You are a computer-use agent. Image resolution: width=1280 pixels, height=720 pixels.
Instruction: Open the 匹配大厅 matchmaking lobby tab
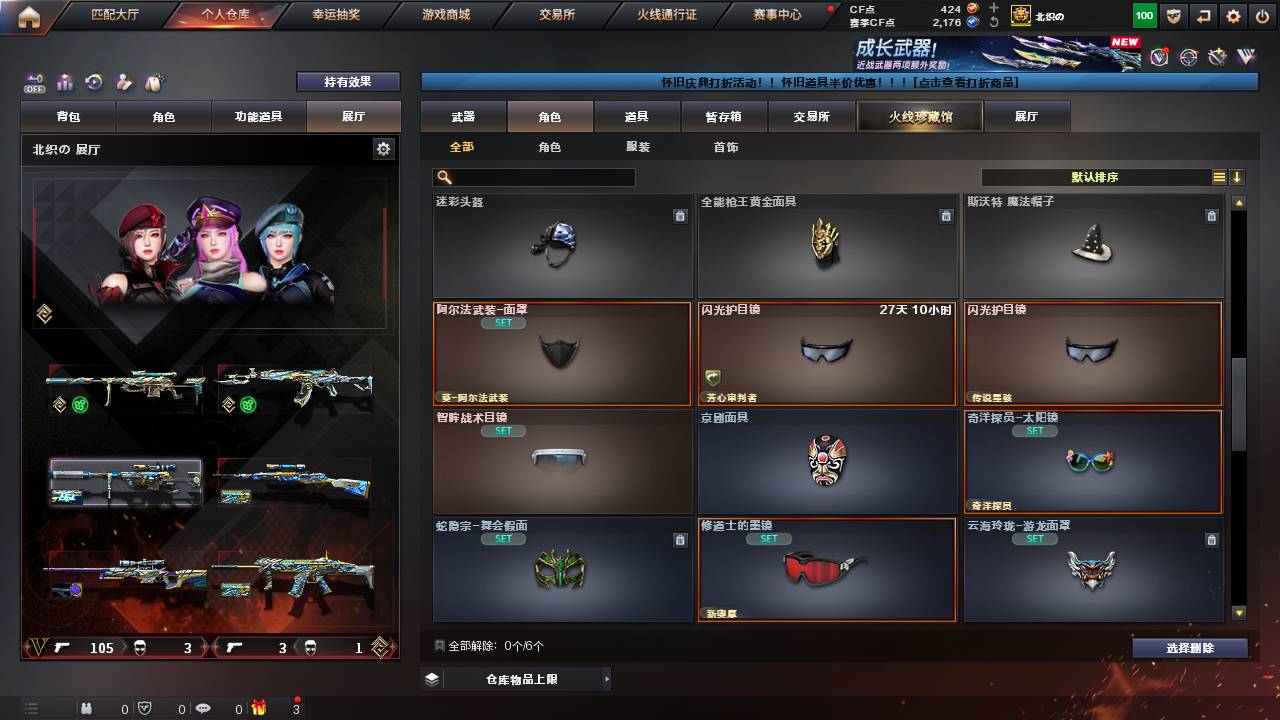pyautogui.click(x=117, y=15)
